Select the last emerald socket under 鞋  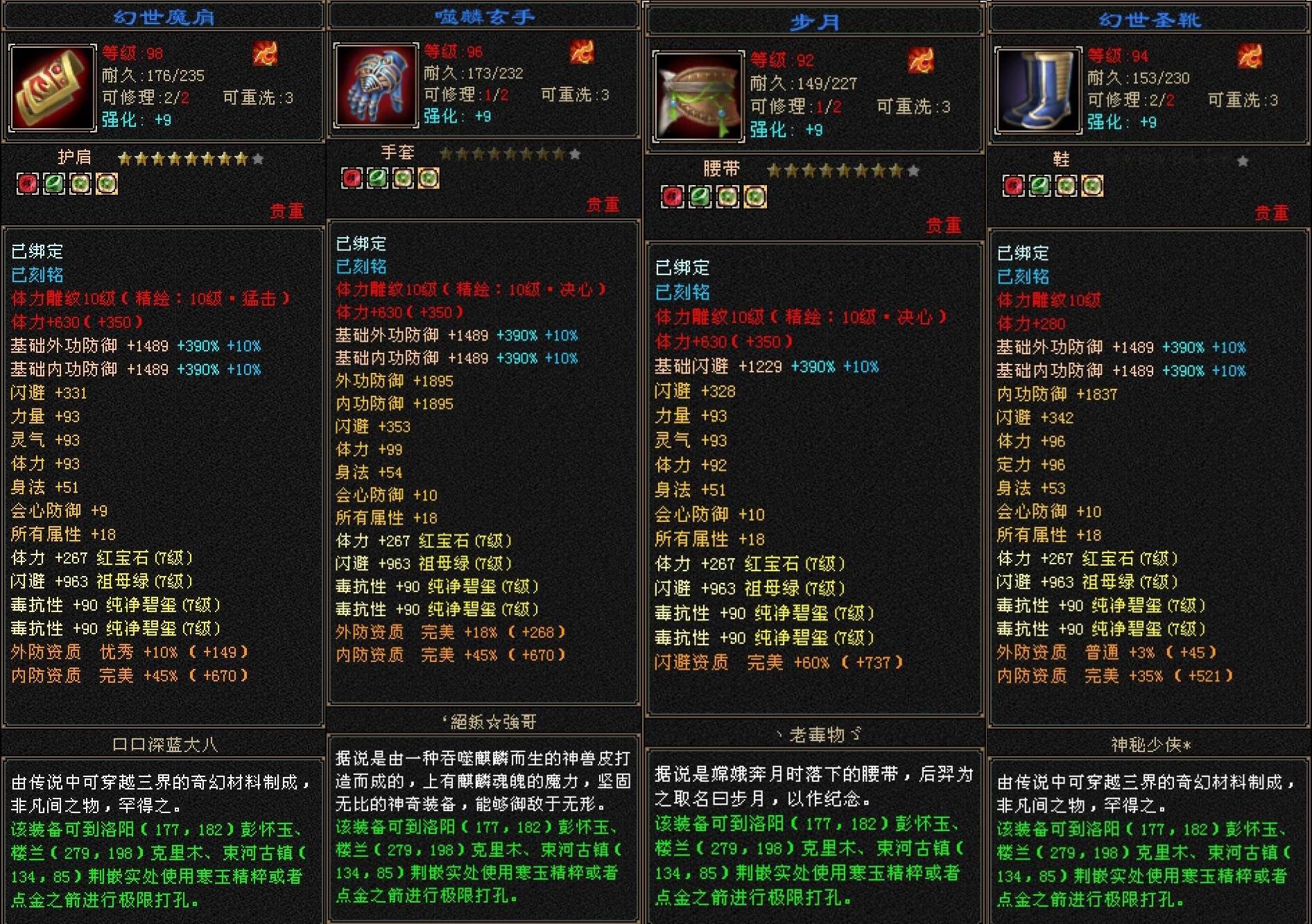1093,185
